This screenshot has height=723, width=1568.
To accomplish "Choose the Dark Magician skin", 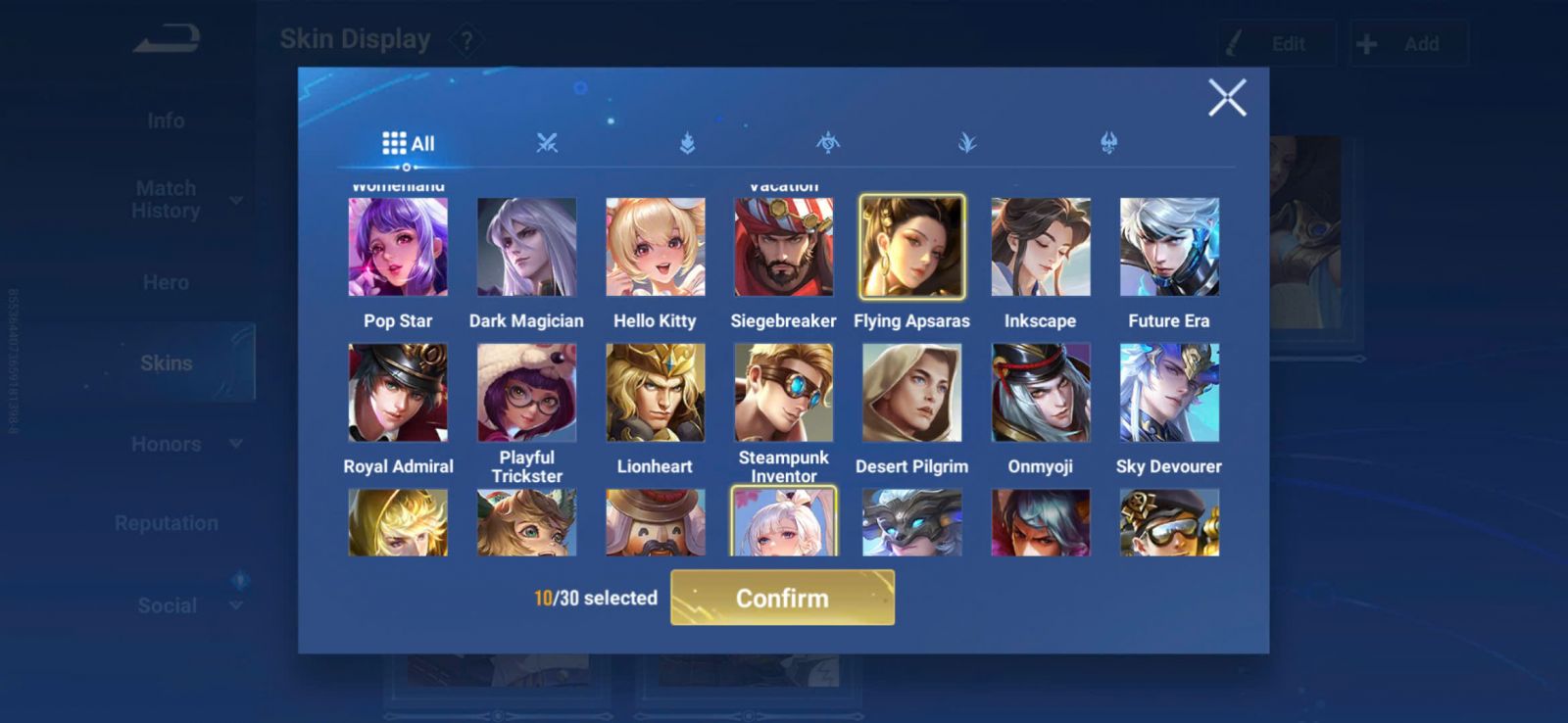I will tap(526, 247).
